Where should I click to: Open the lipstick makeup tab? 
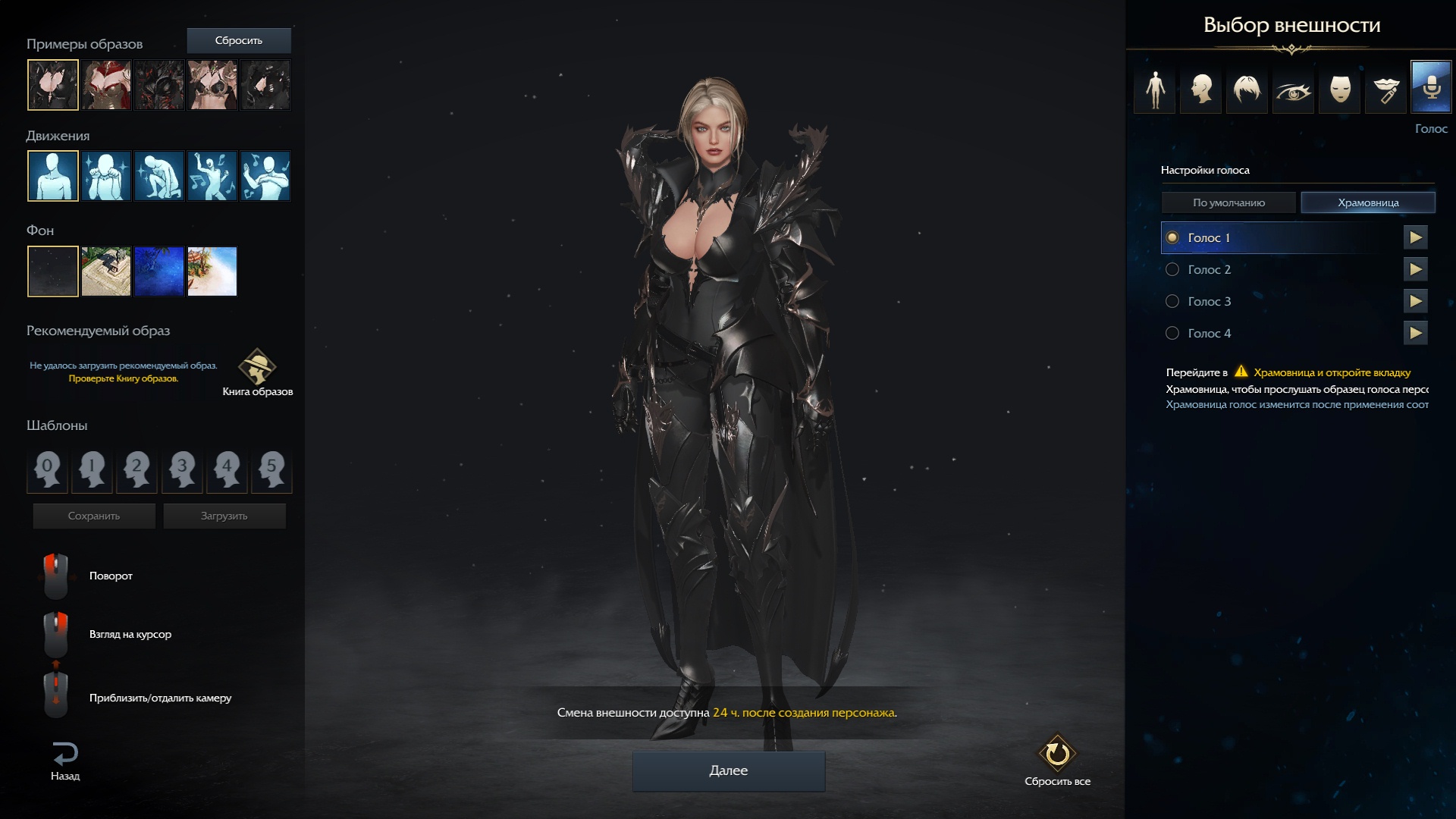pos(1385,89)
